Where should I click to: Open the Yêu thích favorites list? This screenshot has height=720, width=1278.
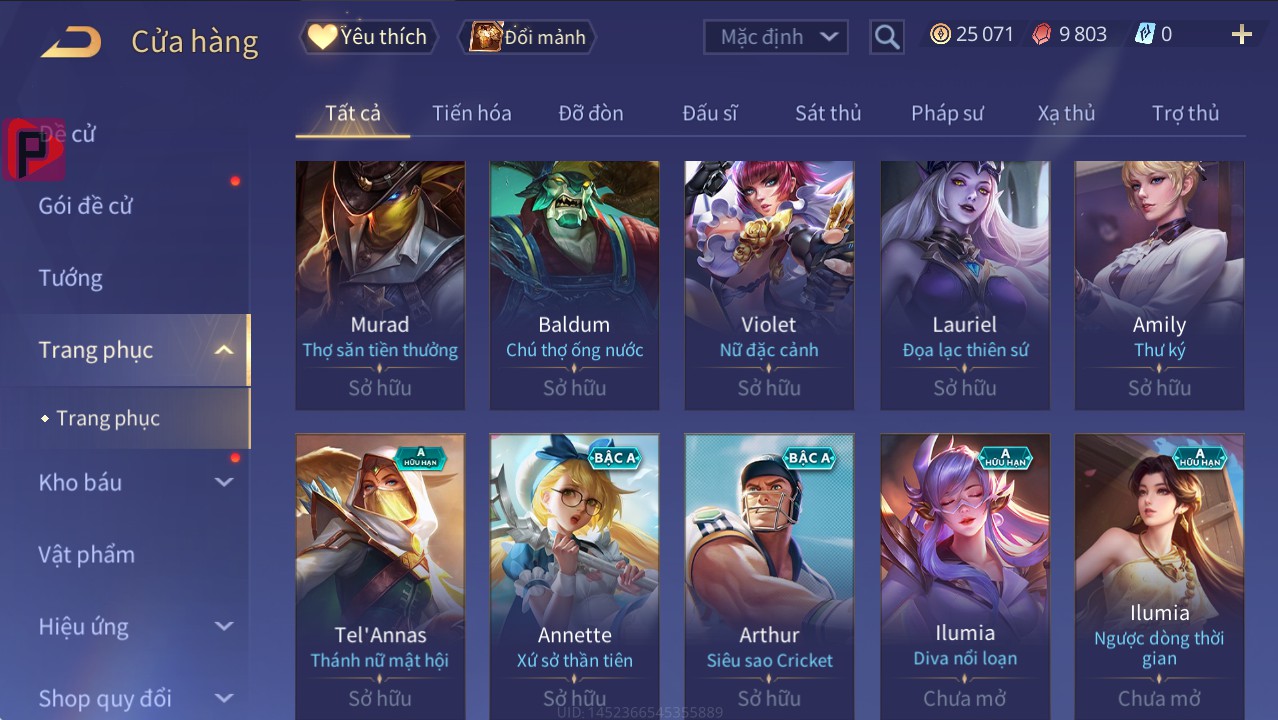pyautogui.click(x=367, y=37)
